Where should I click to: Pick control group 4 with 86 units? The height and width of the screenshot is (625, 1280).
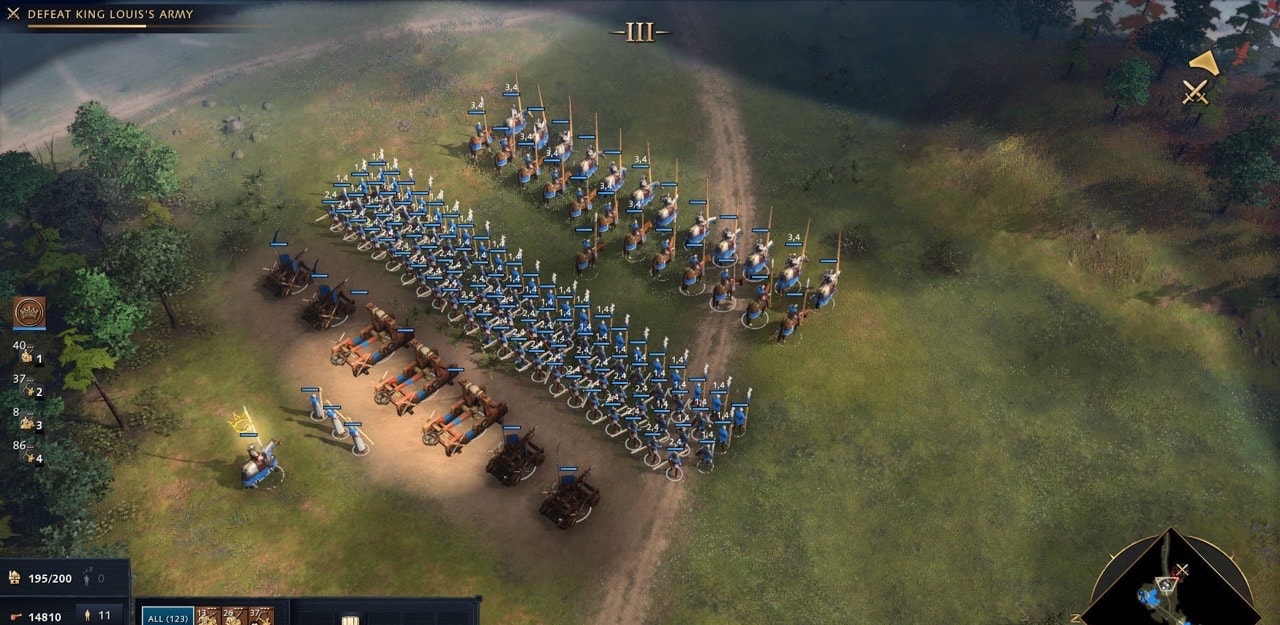point(28,453)
